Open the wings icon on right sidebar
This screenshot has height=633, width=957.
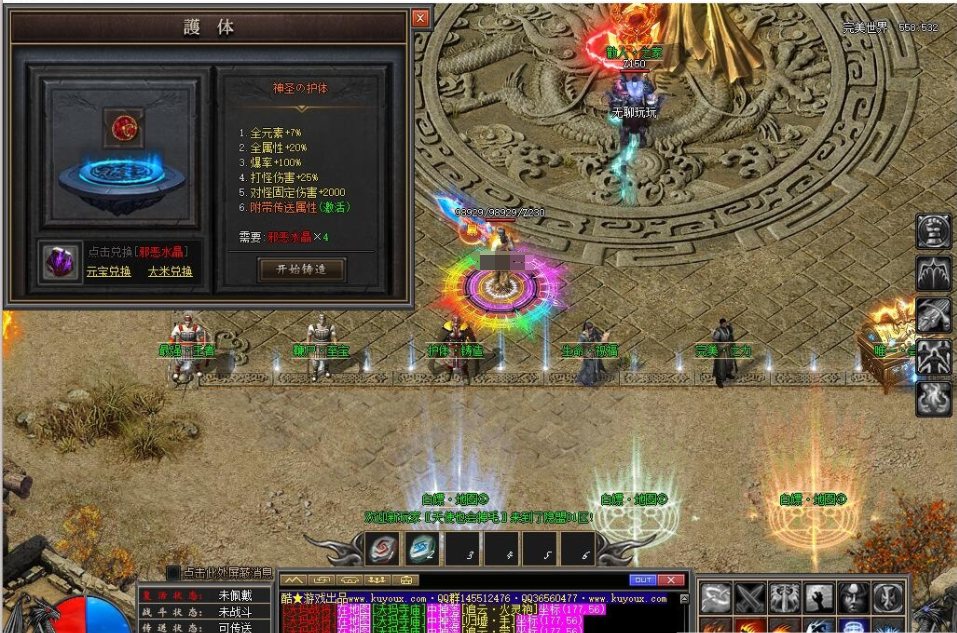point(934,273)
